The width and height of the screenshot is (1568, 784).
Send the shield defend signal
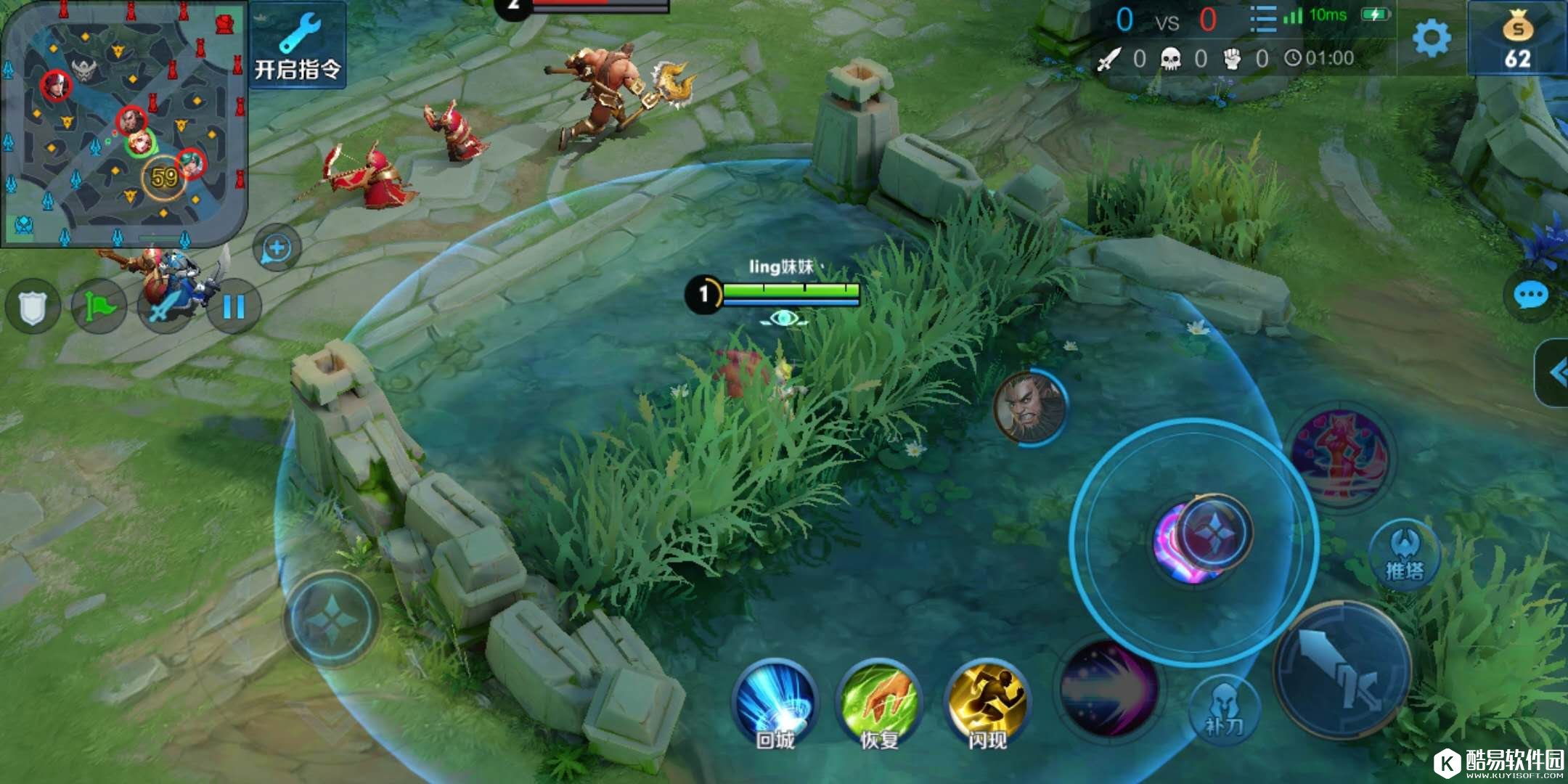33,308
